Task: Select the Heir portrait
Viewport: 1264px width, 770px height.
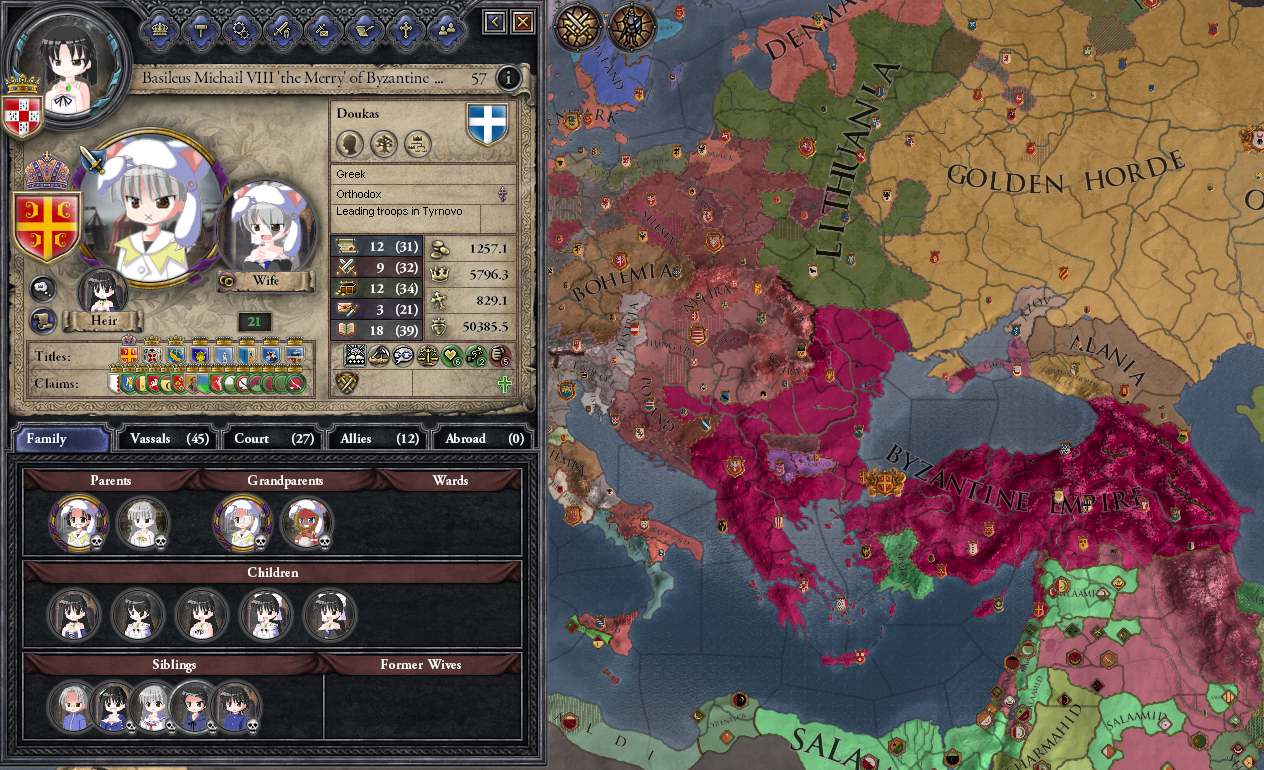Action: click(103, 293)
